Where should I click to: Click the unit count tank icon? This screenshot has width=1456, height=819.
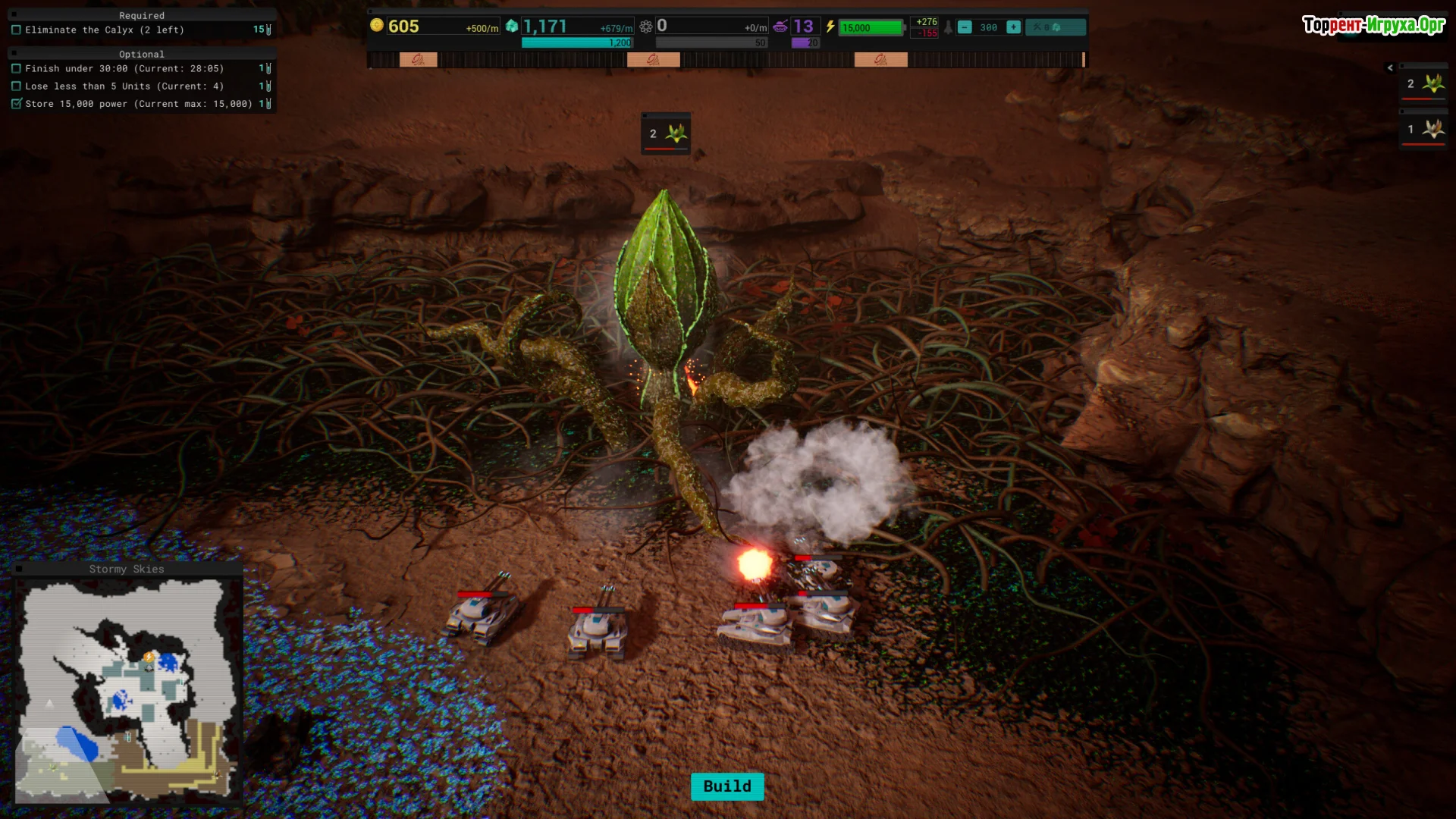pyautogui.click(x=780, y=27)
